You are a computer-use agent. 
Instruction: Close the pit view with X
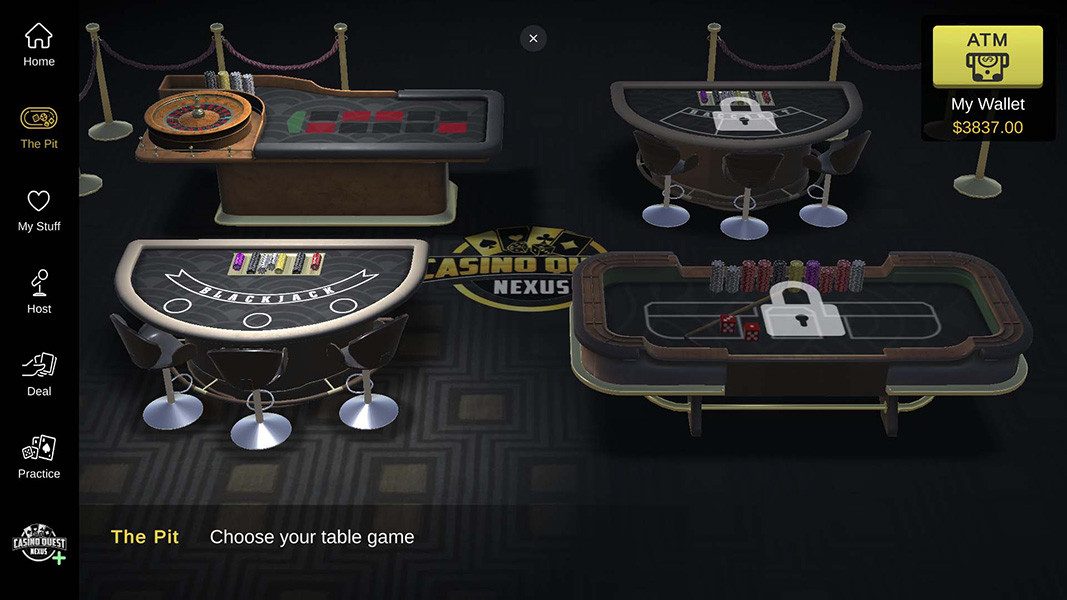click(x=533, y=38)
